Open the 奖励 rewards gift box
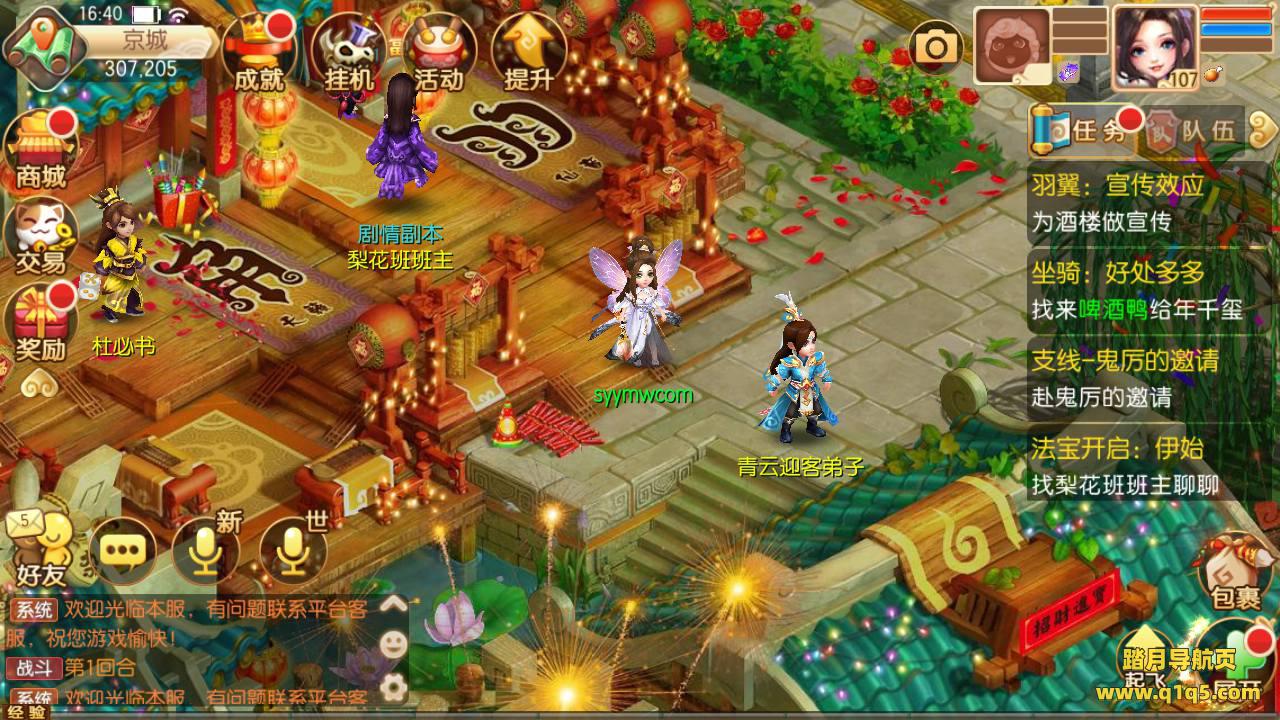Screen dimensions: 1280x720 click(x=41, y=322)
